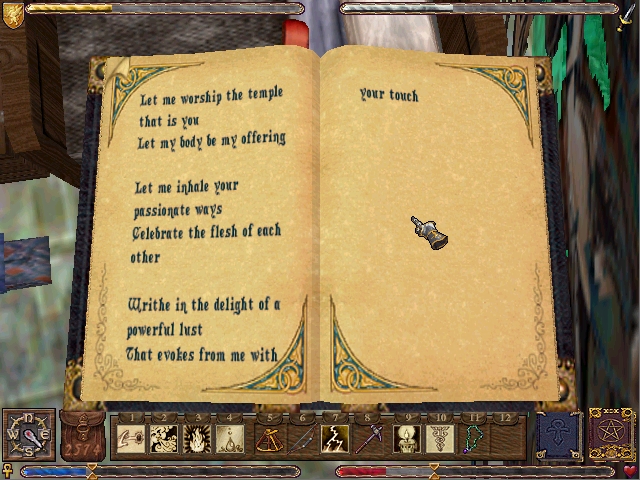Use the green bead necklace in slot 11
Image resolution: width=640 pixels, height=480 pixels.
pyautogui.click(x=474, y=439)
